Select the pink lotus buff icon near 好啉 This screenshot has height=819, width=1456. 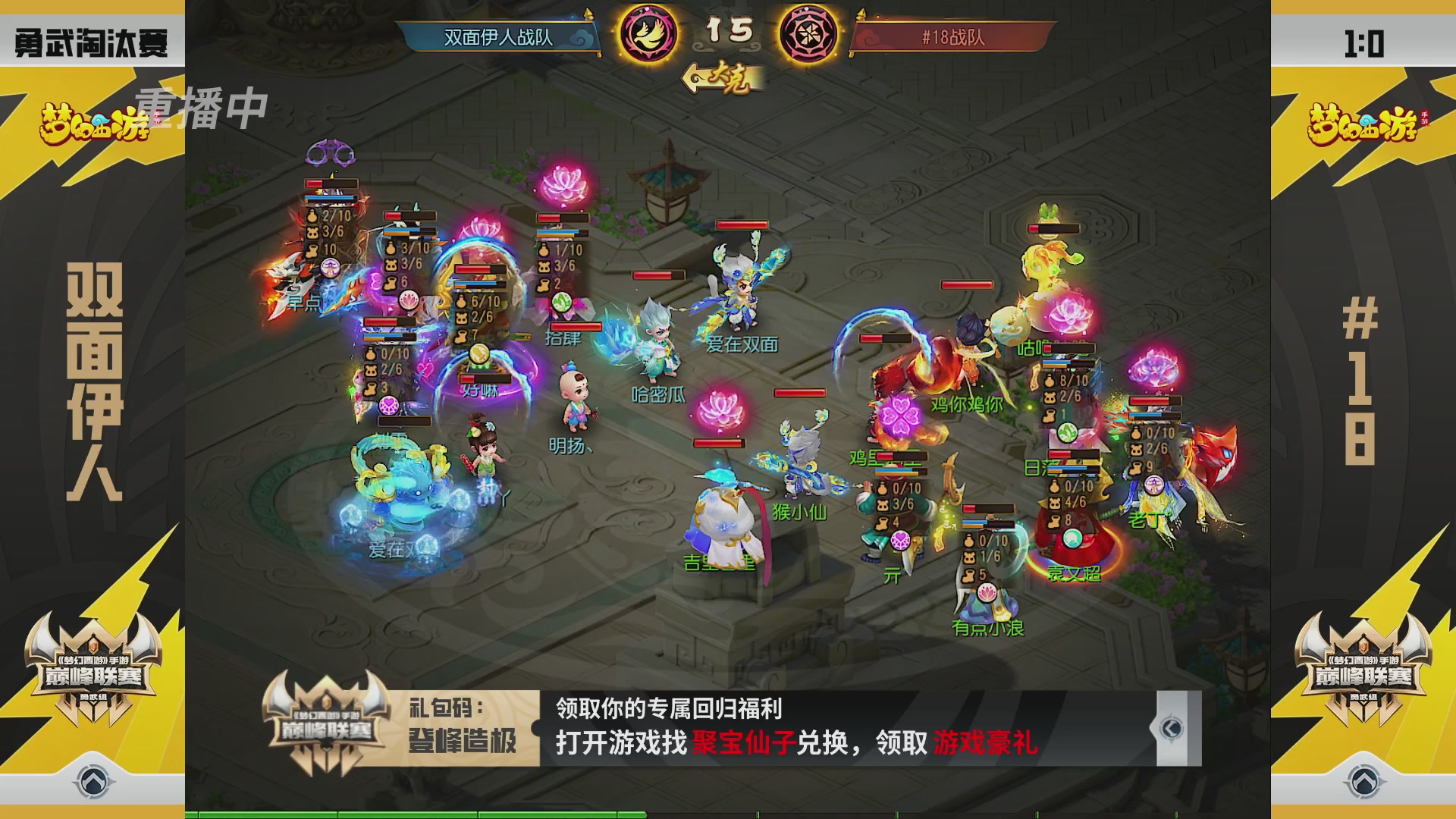(409, 300)
